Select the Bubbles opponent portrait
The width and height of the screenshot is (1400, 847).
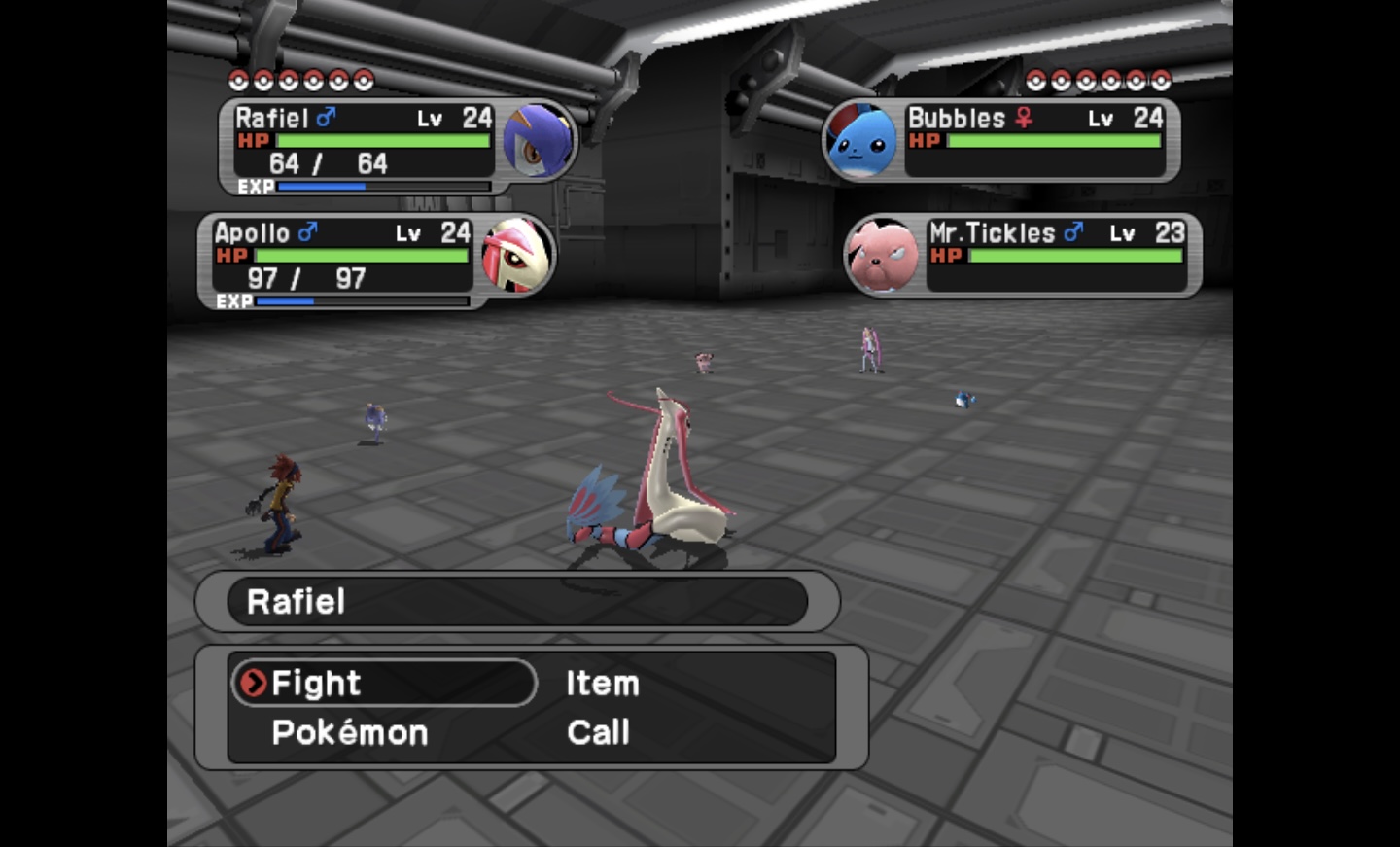pyautogui.click(x=860, y=142)
